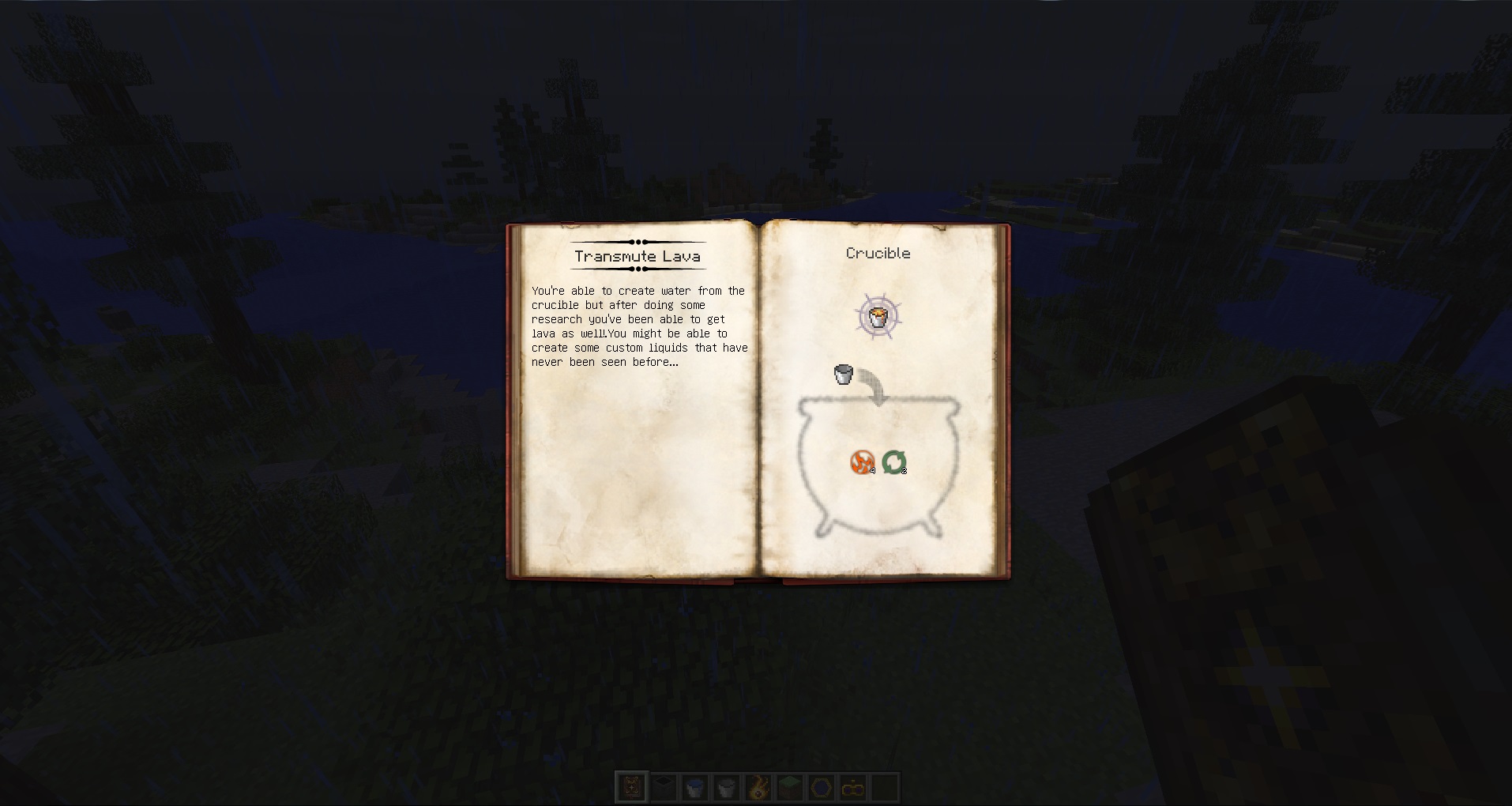1512x806 pixels.
Task: Select the golden goggles item in the hotbar
Action: pyautogui.click(x=854, y=787)
